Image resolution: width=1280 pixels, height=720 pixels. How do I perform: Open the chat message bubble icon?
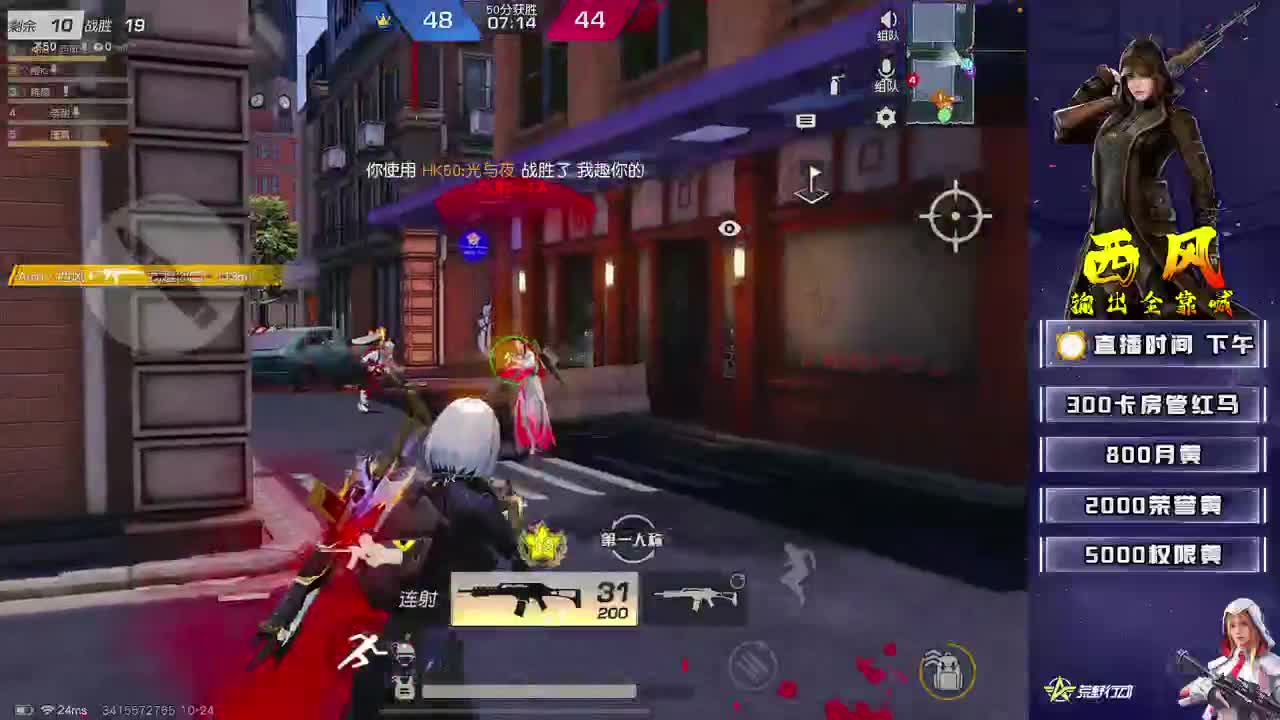[806, 121]
